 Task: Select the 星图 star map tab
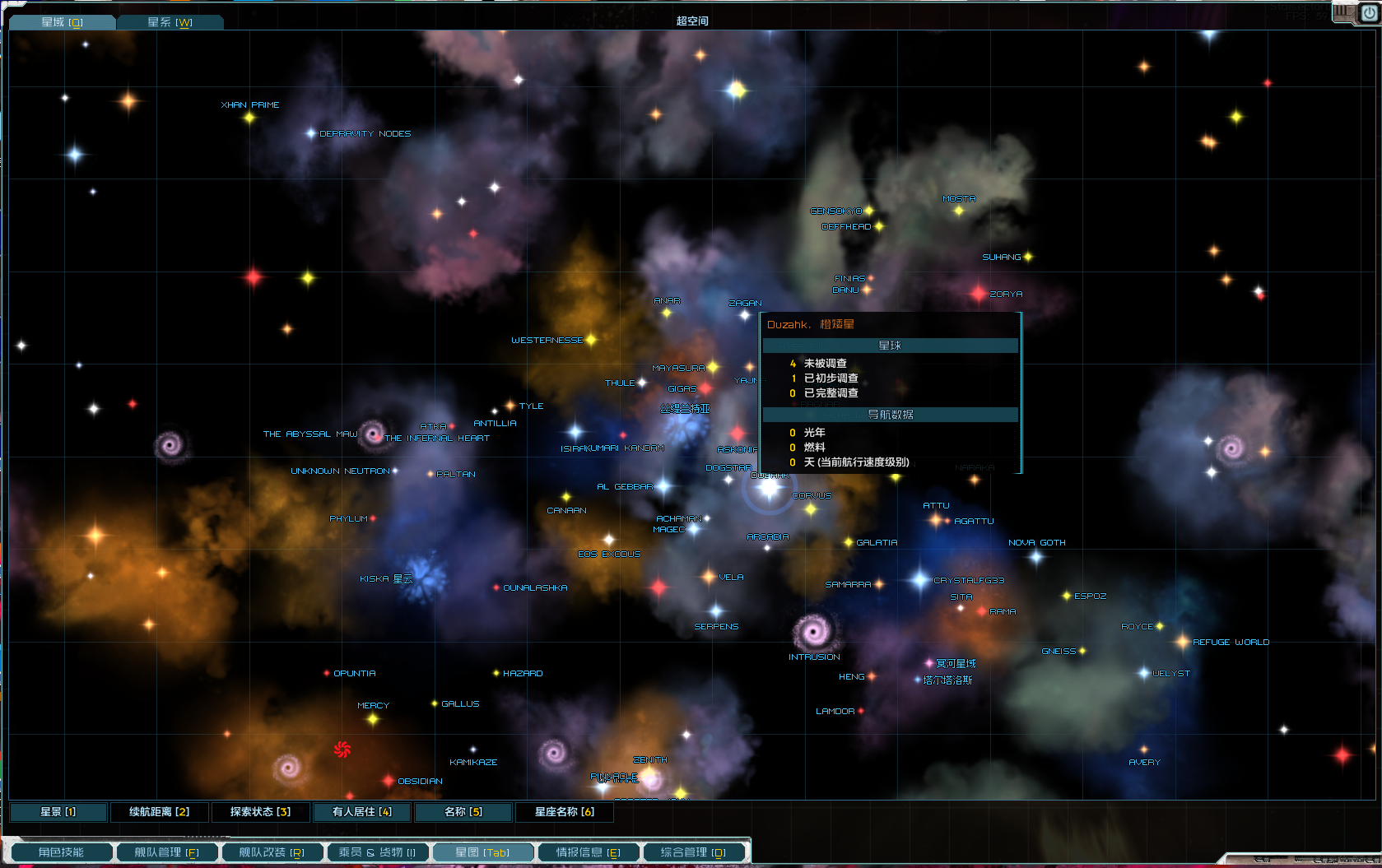[x=482, y=852]
